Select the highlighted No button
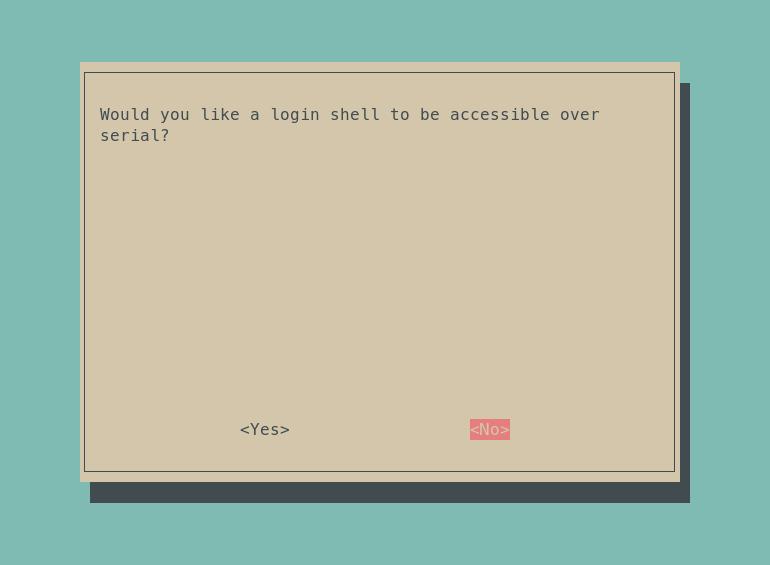Screen dimensions: 770x565 click(x=490, y=430)
